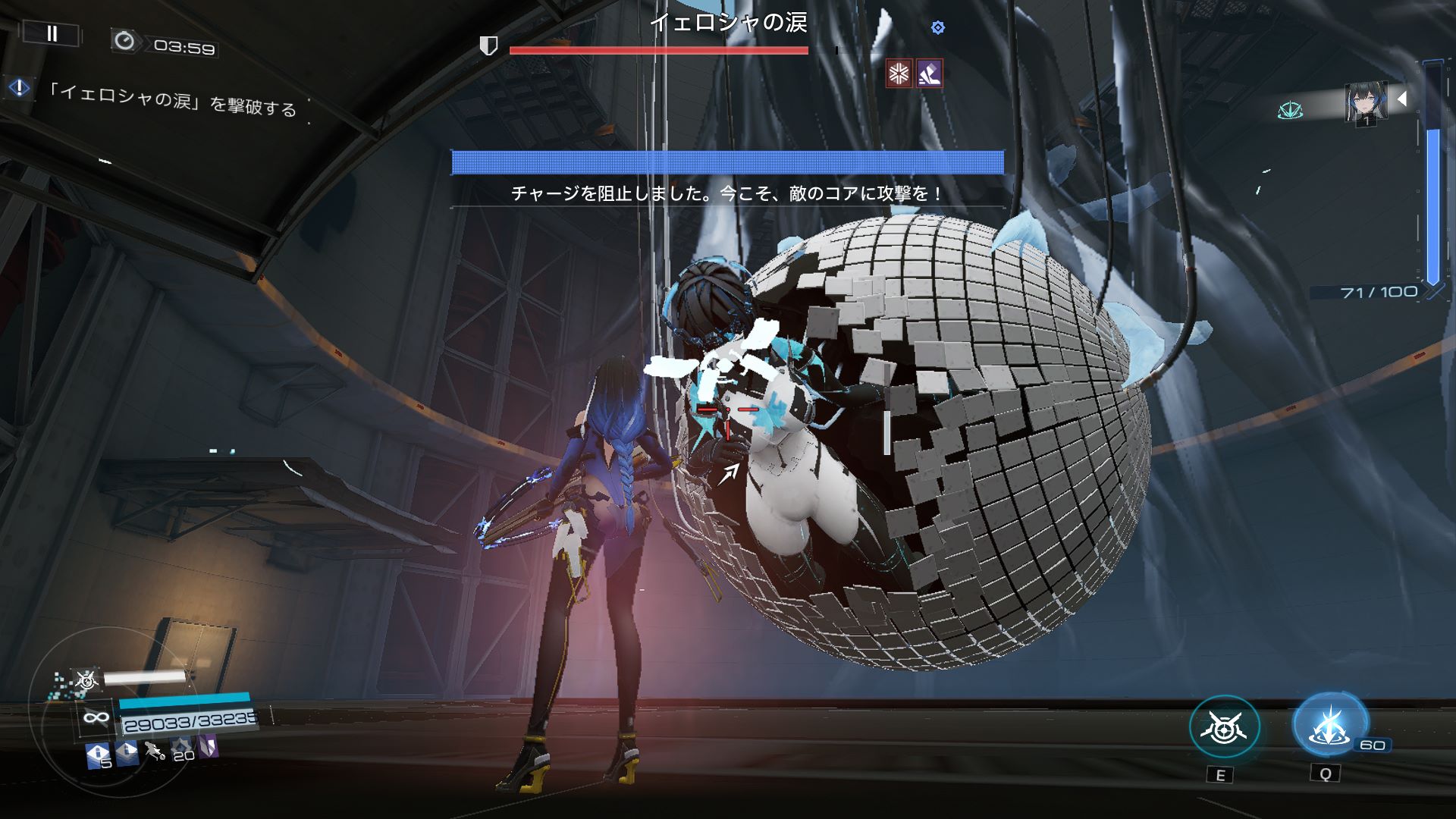The image size is (1456, 819).
Task: Check the buff icon showing 20 stacks
Action: [x=181, y=750]
